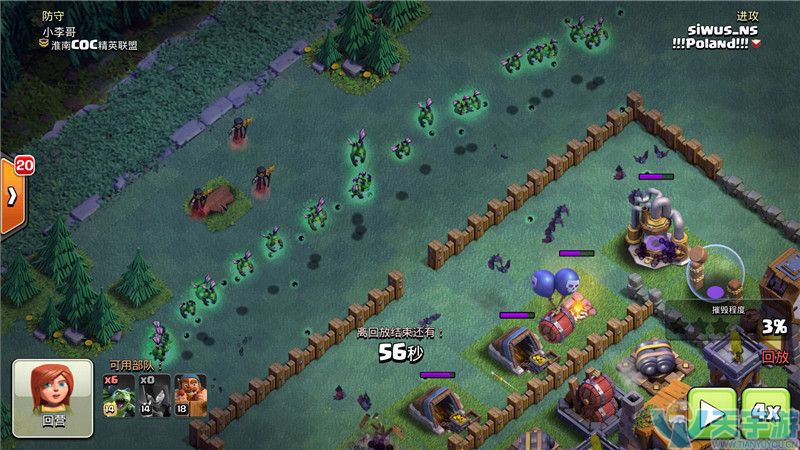
Task: Expand the orange side tab showing 20
Action: [13, 195]
